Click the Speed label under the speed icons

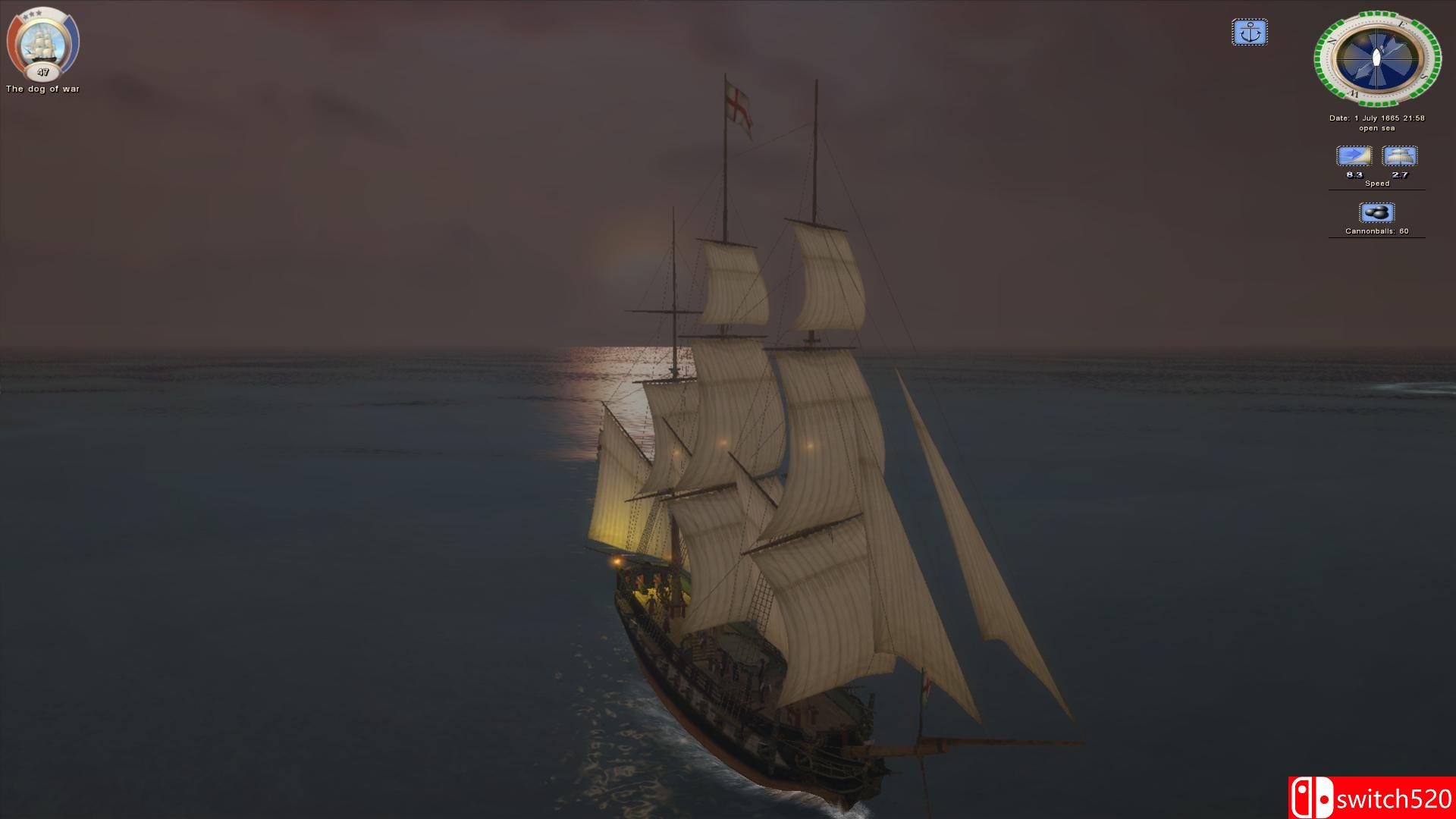(1377, 183)
